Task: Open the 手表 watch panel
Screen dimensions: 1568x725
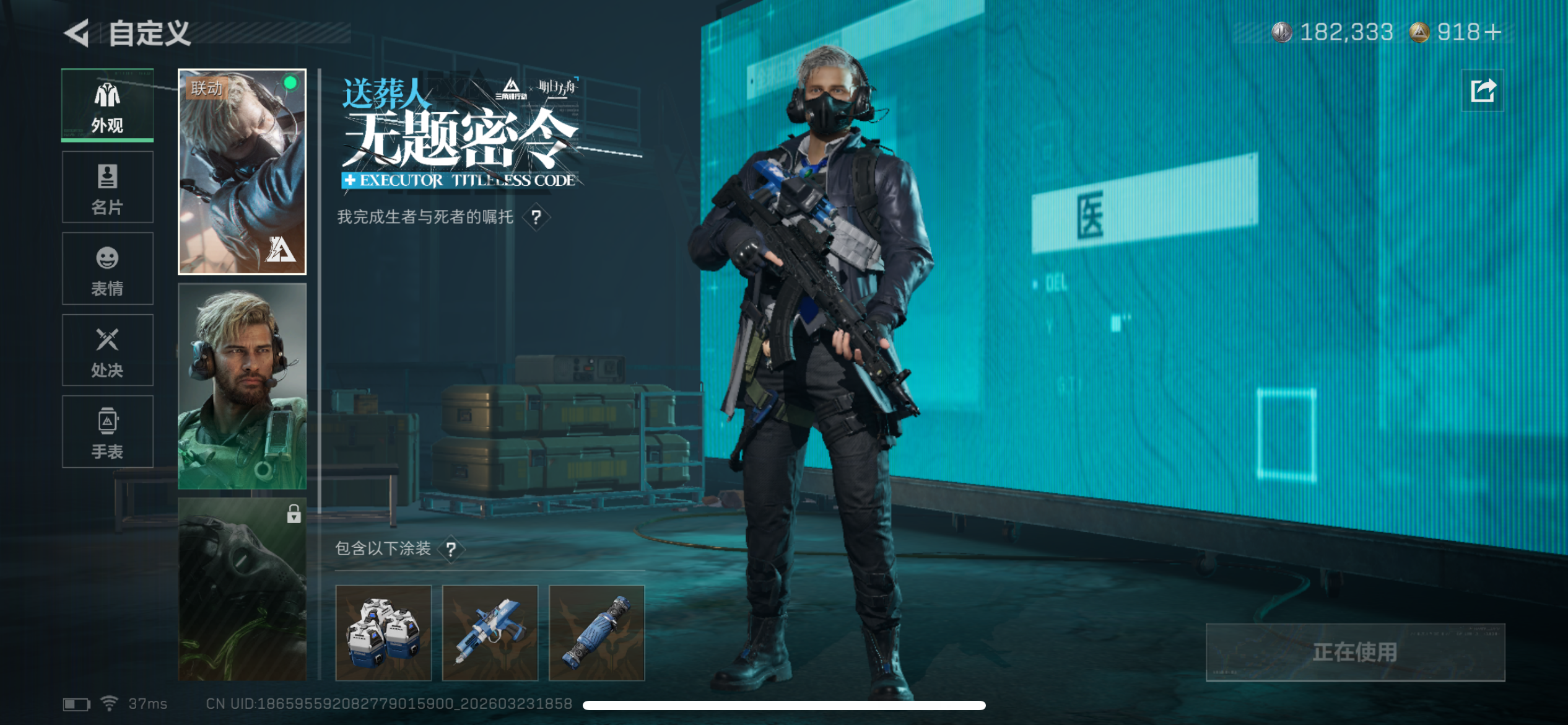Action: [107, 432]
